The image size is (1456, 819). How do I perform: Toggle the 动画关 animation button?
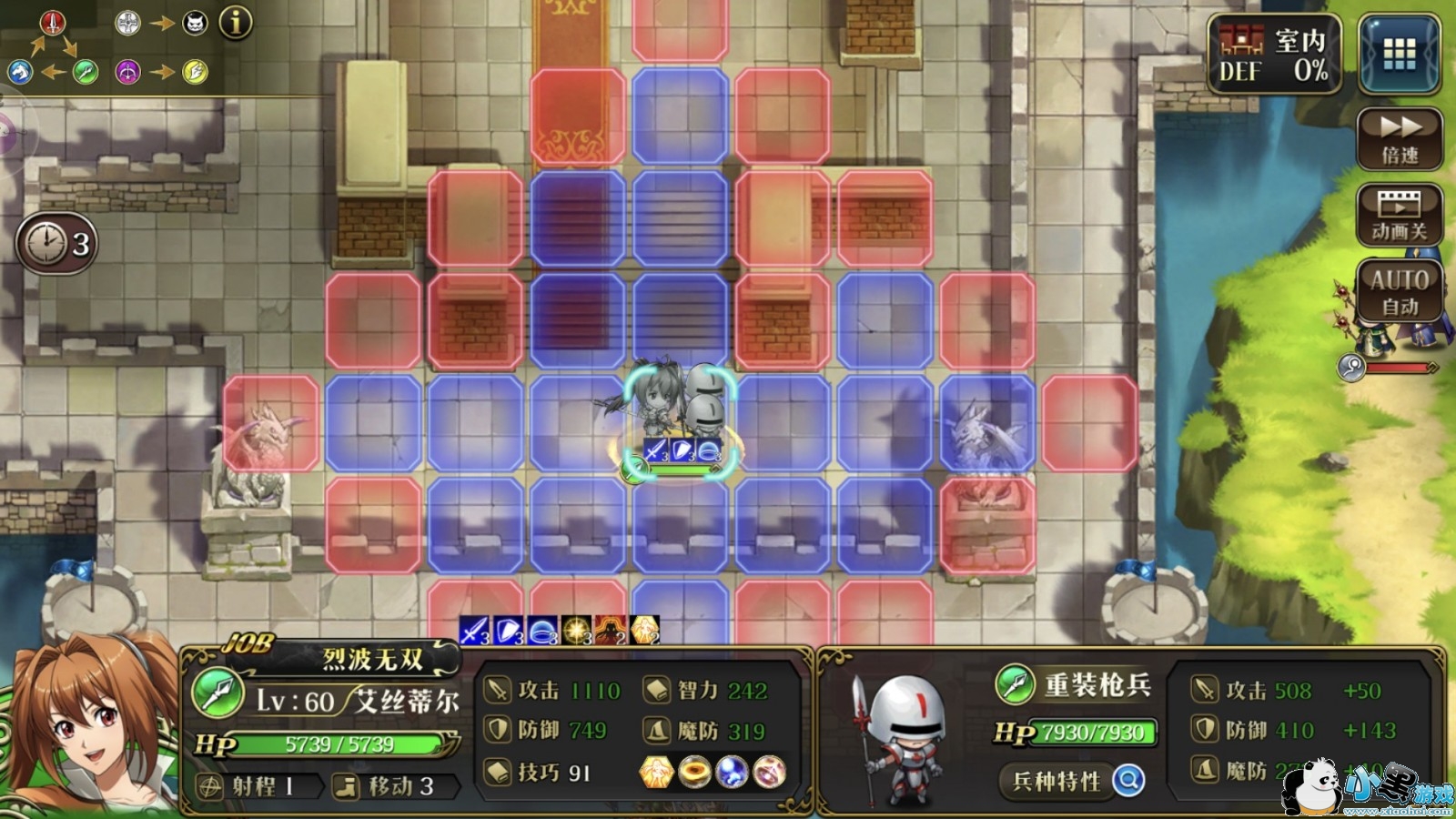pos(1400,215)
